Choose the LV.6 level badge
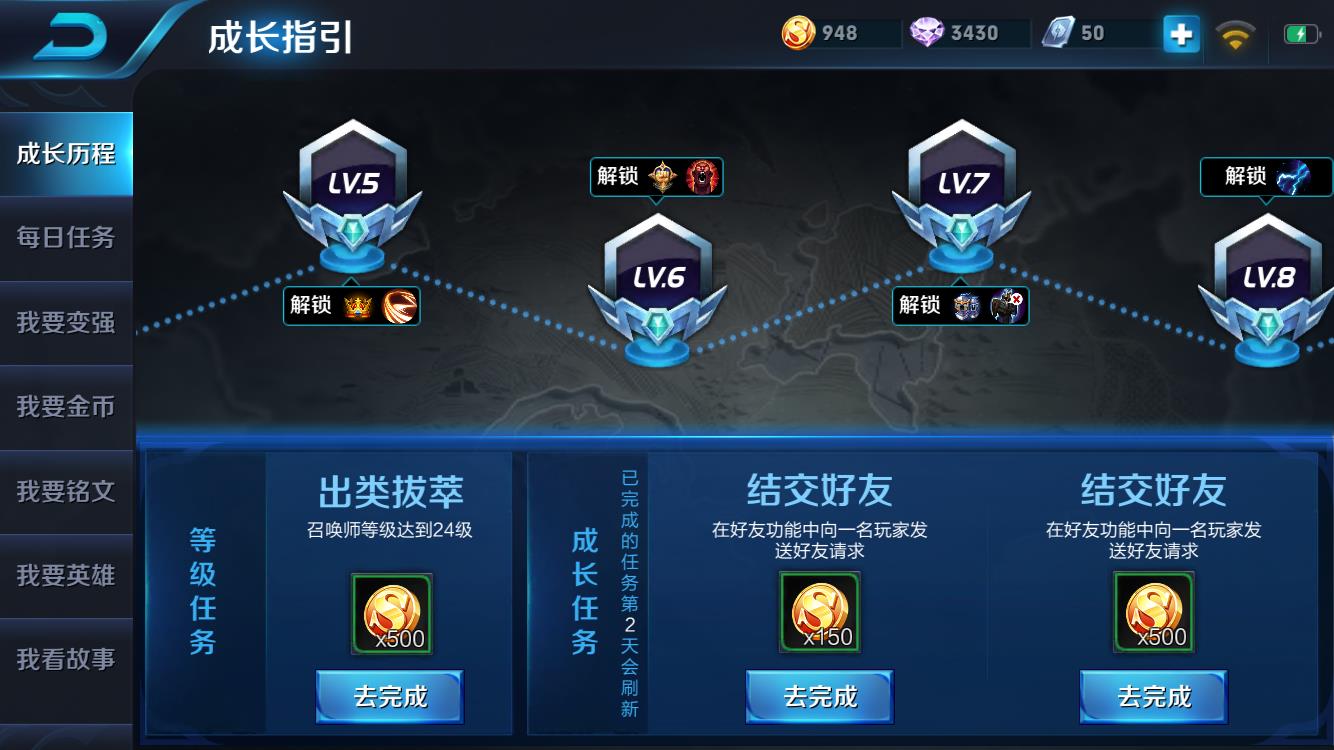The height and width of the screenshot is (750, 1334). point(657,285)
